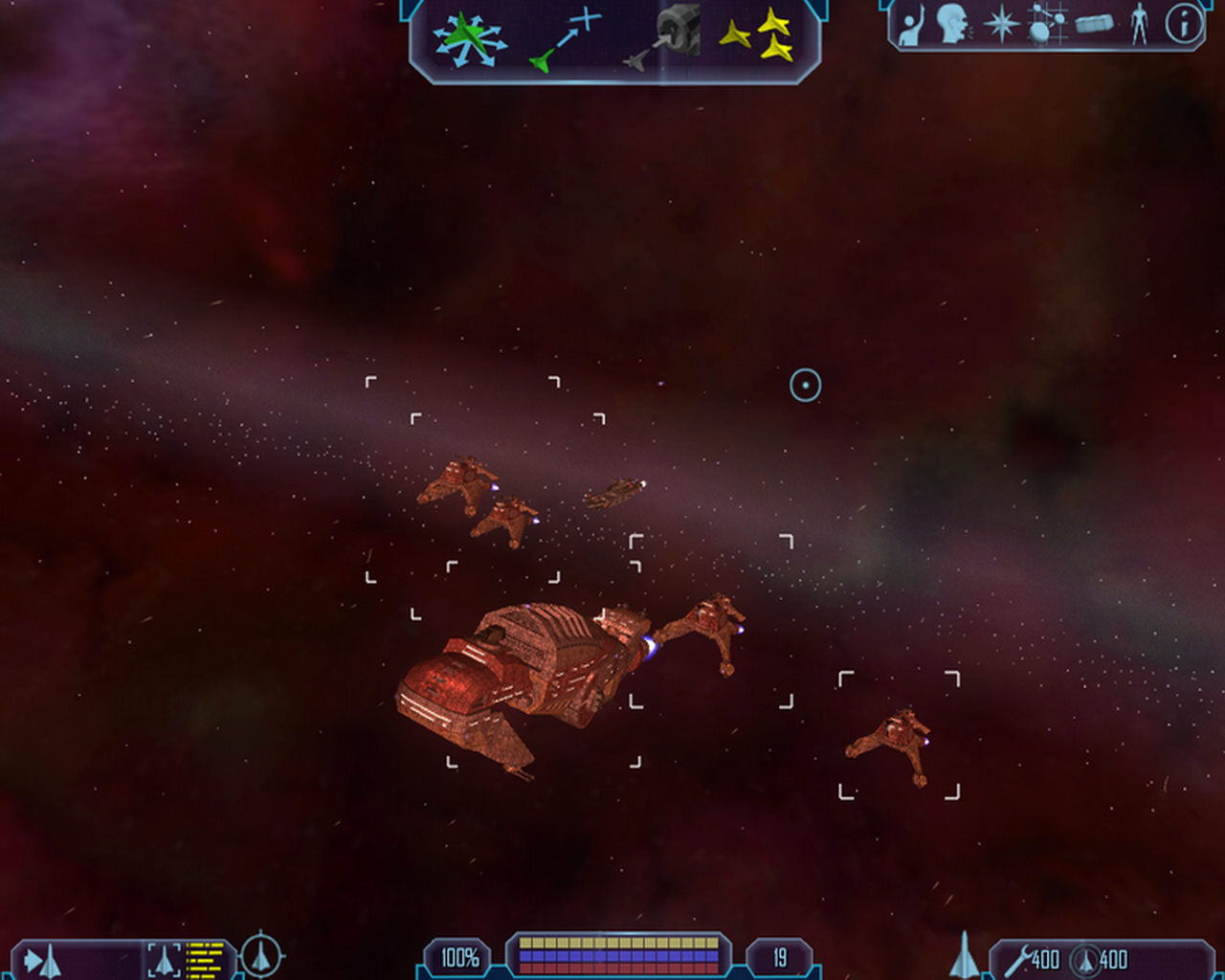1225x980 pixels.
Task: Choose the move-to-waypoint command icon
Action: 565,39
